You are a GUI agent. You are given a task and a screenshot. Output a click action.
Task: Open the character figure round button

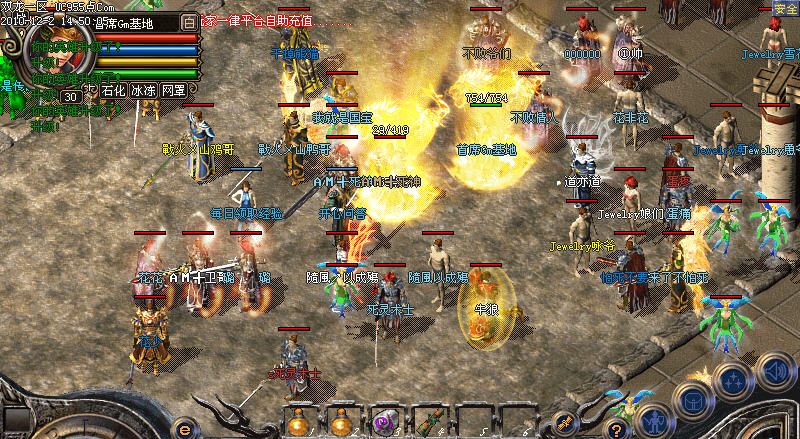[x=655, y=418]
